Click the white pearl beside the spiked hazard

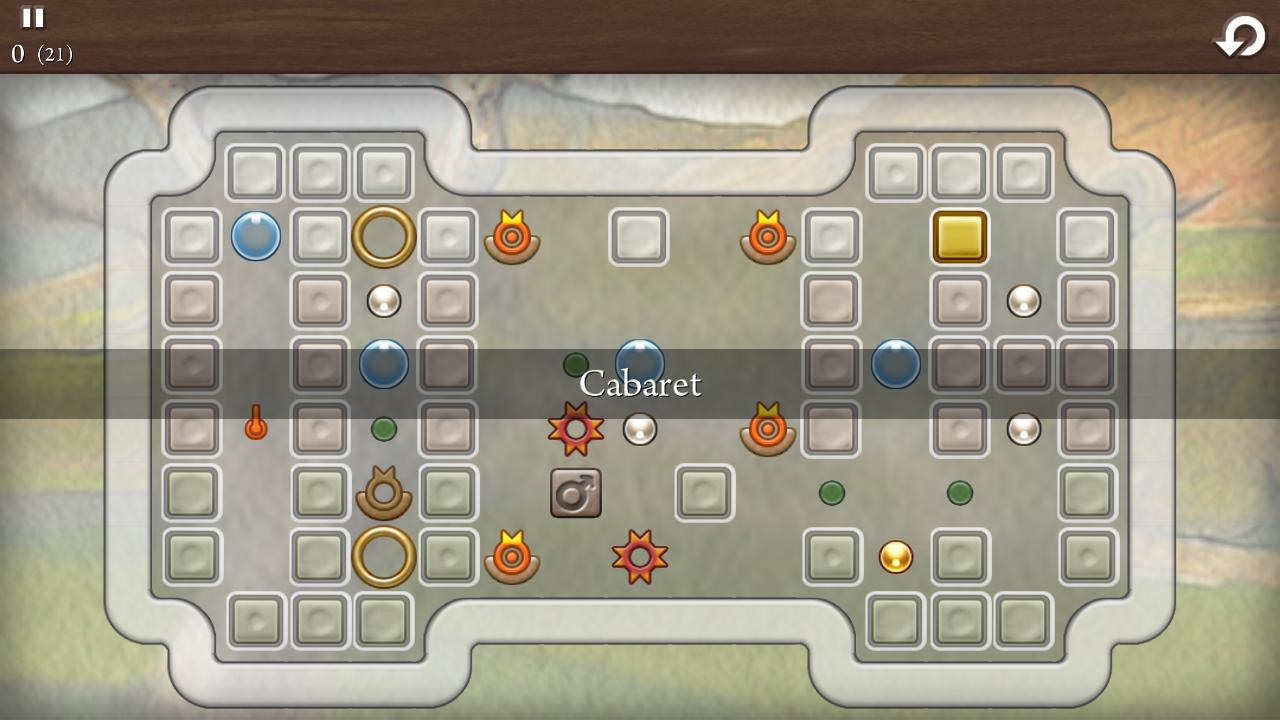(639, 430)
